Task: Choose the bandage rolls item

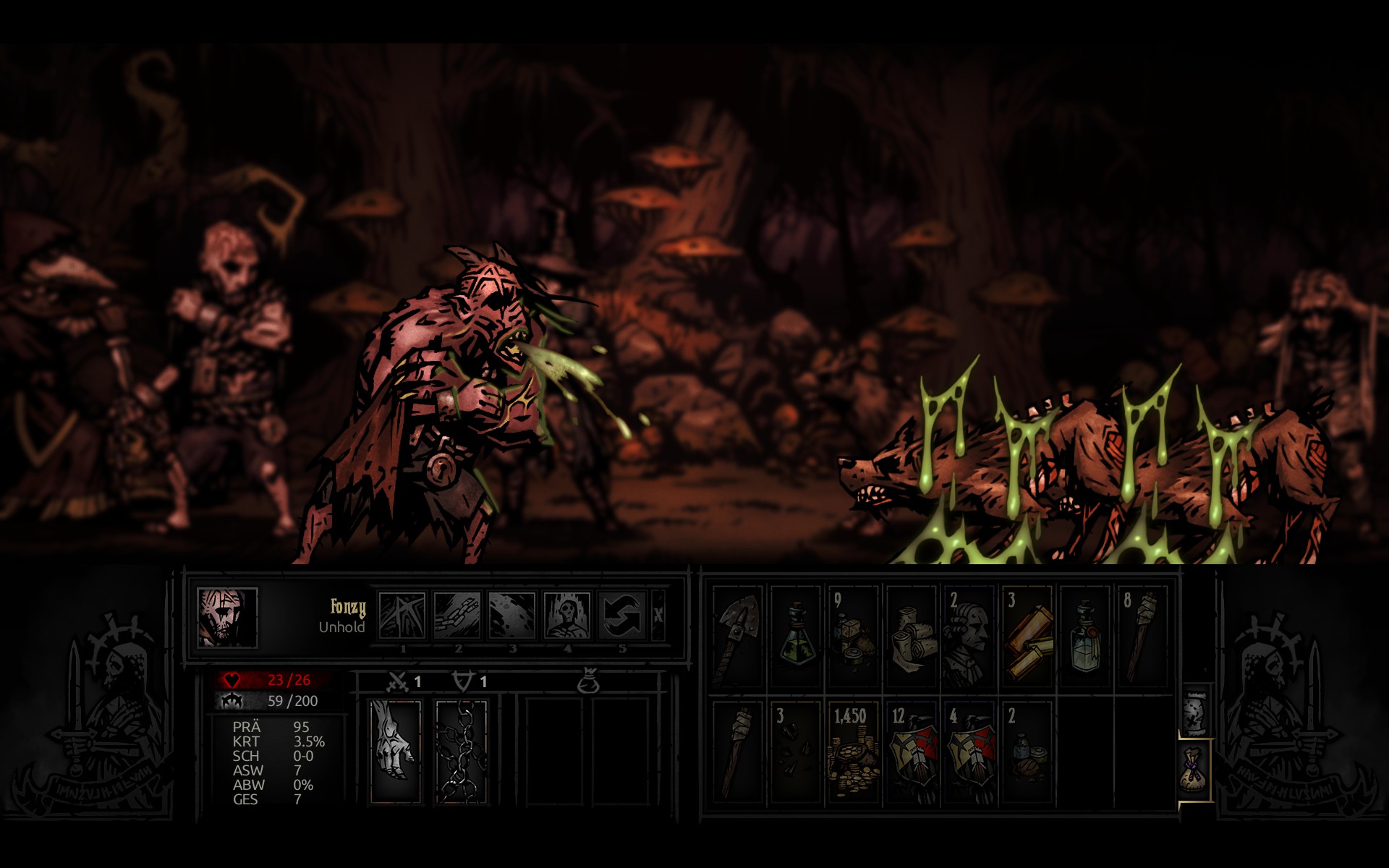Action: pyautogui.click(x=912, y=637)
